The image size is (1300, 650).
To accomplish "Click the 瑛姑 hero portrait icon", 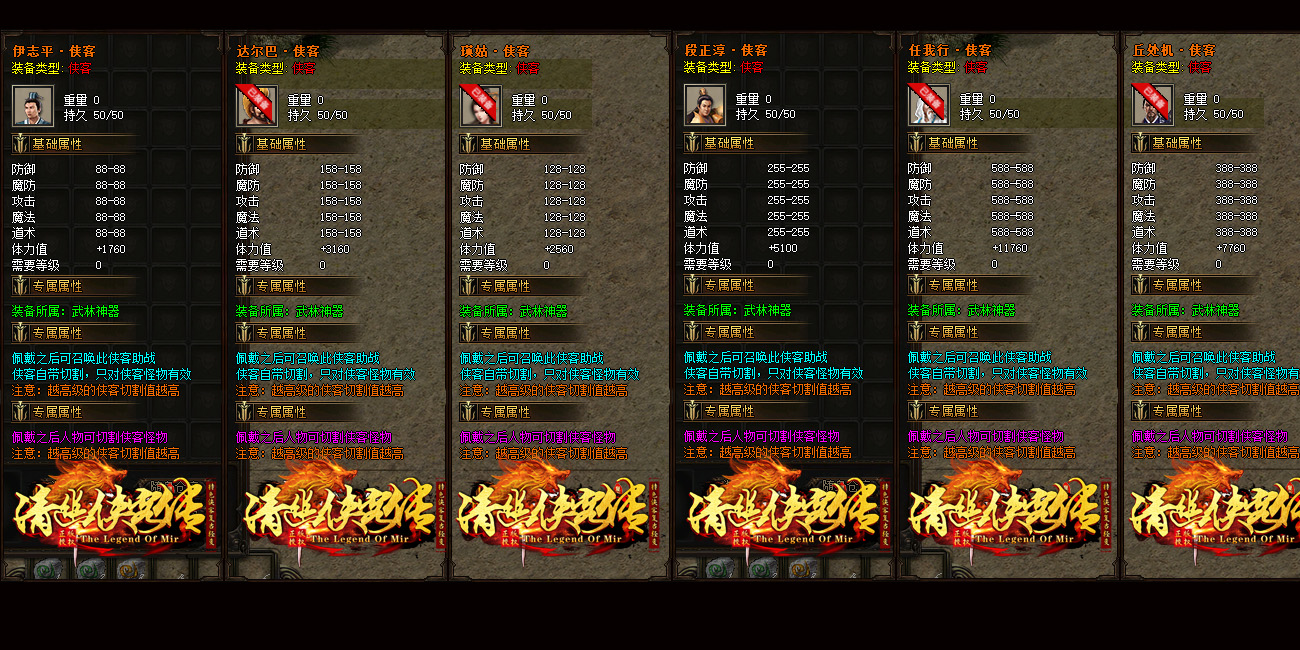I will pos(480,105).
